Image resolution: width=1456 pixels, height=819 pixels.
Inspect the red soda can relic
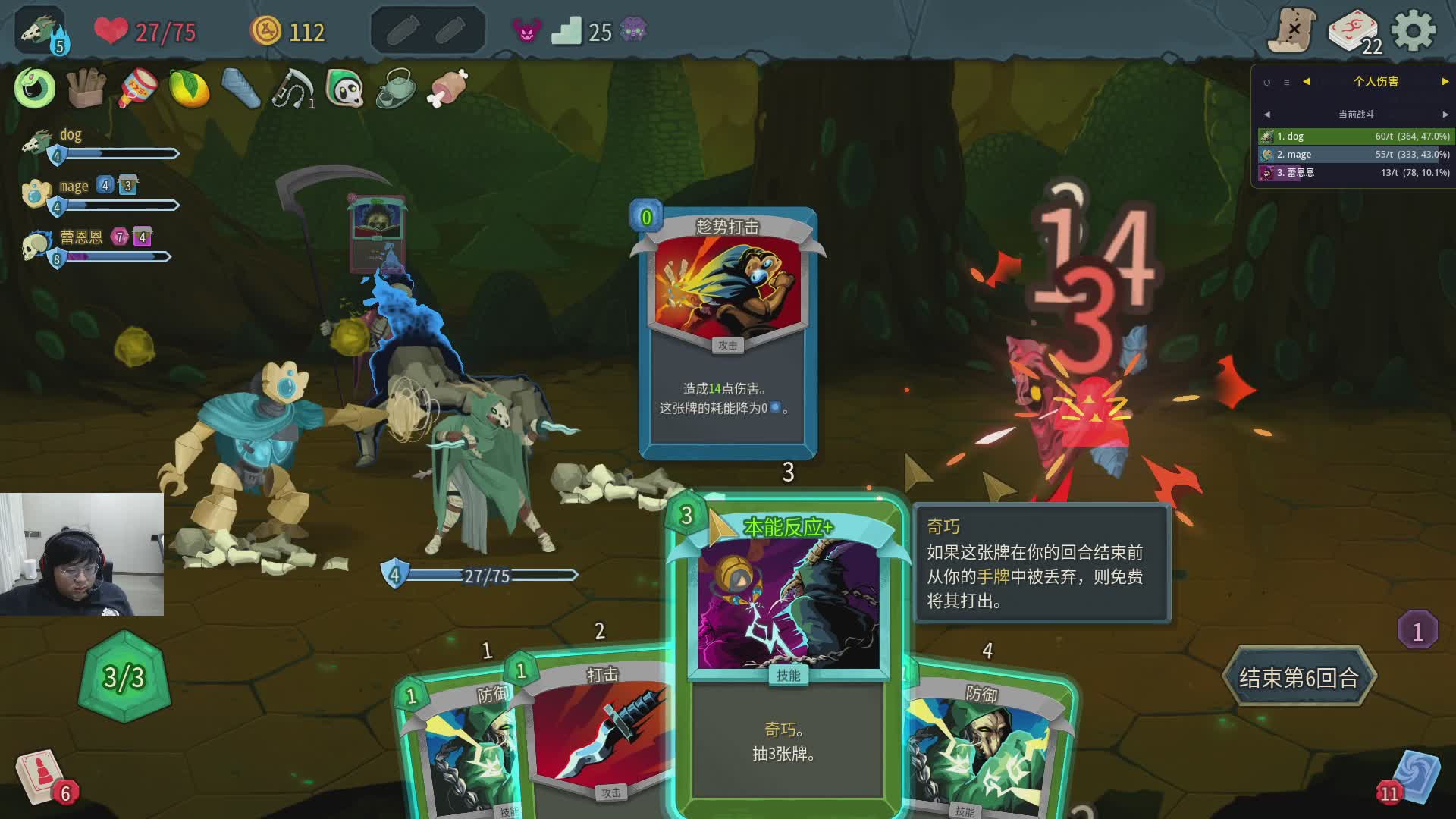pos(138,89)
